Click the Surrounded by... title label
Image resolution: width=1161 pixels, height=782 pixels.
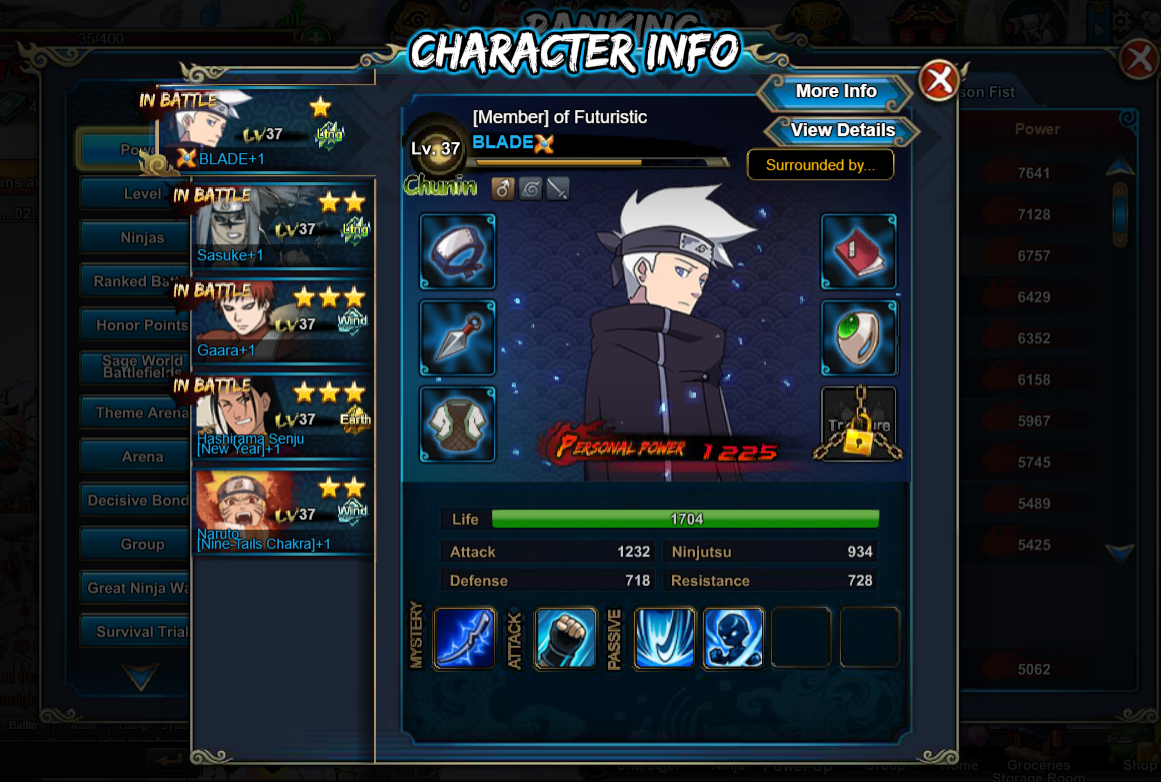coord(820,165)
